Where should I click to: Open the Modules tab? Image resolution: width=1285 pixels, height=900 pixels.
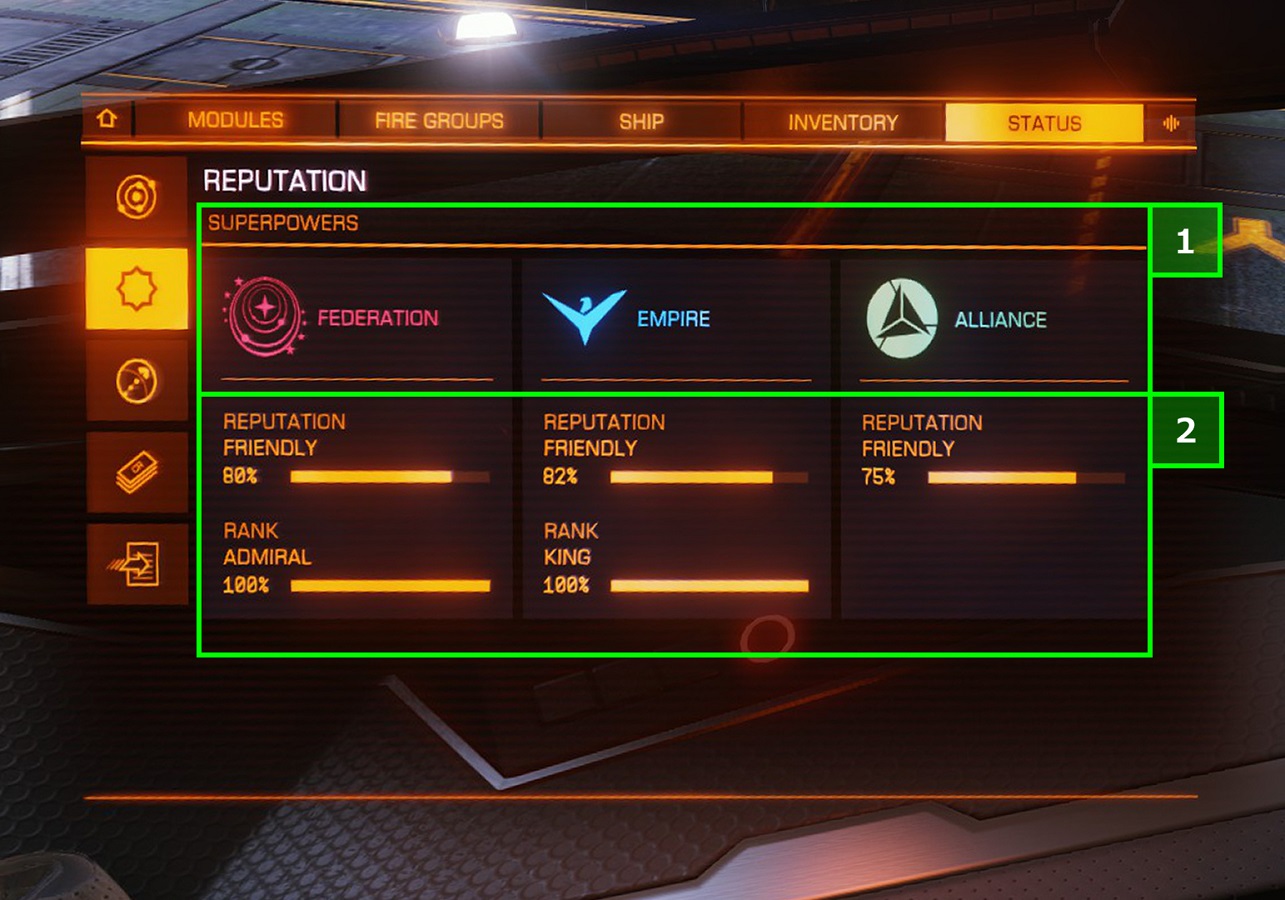pyautogui.click(x=236, y=121)
